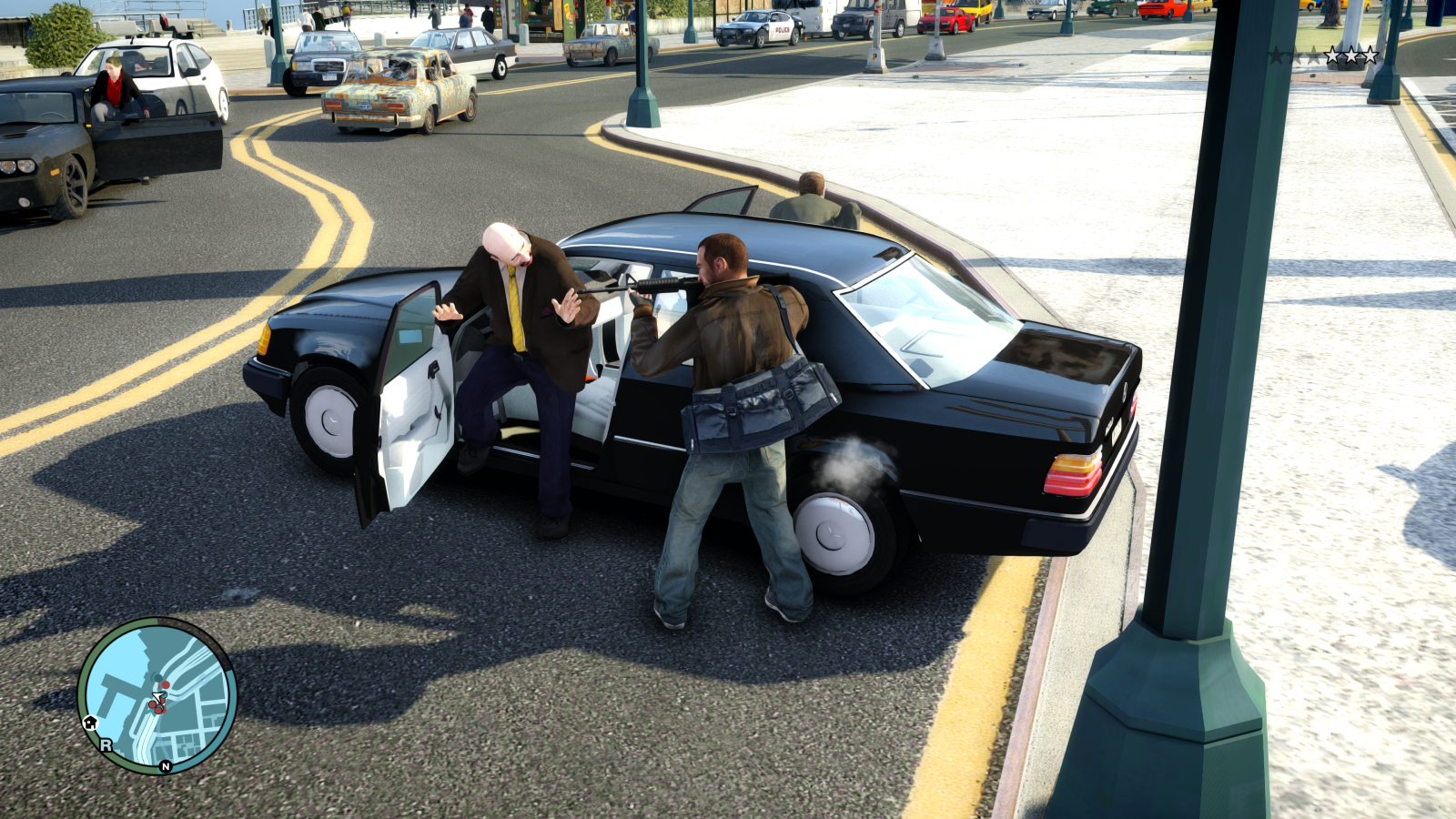
Task: Click the first lit wanted-level star
Action: click(x=1333, y=55)
